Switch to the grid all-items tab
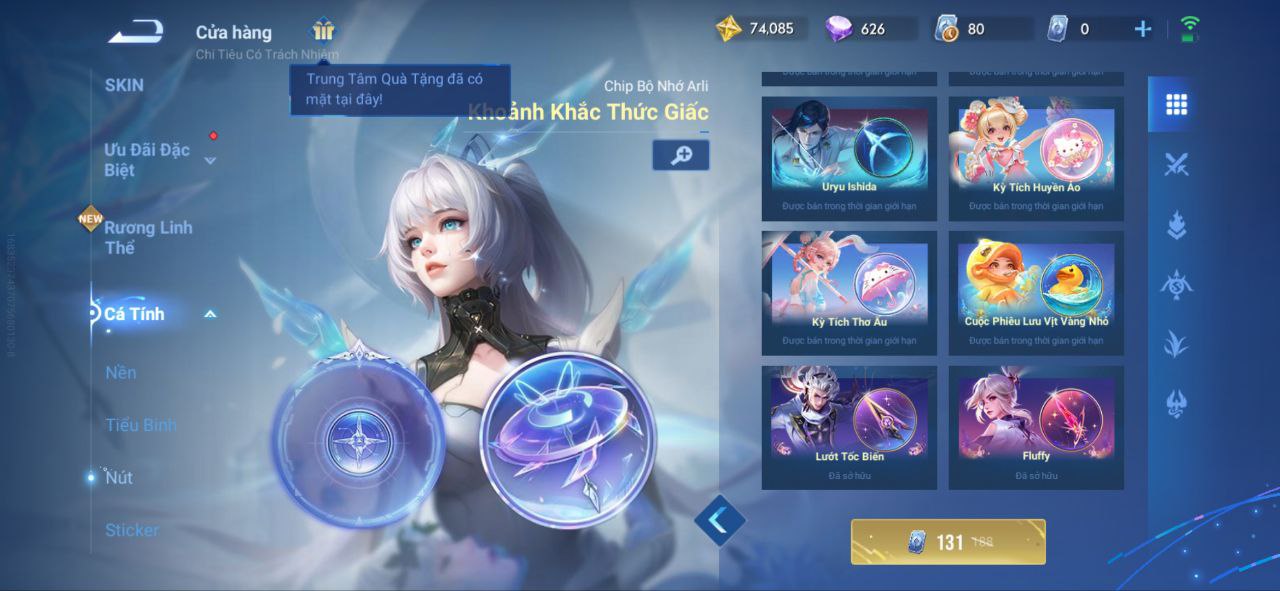The height and width of the screenshot is (591, 1280). (x=1176, y=104)
